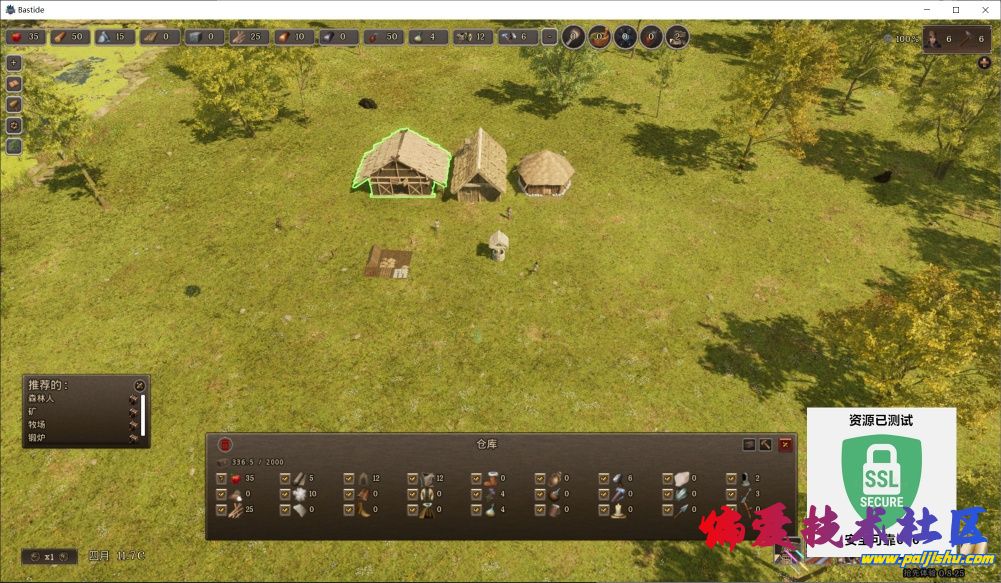
Task: Minimize the Bastide window
Action: tap(929, 10)
